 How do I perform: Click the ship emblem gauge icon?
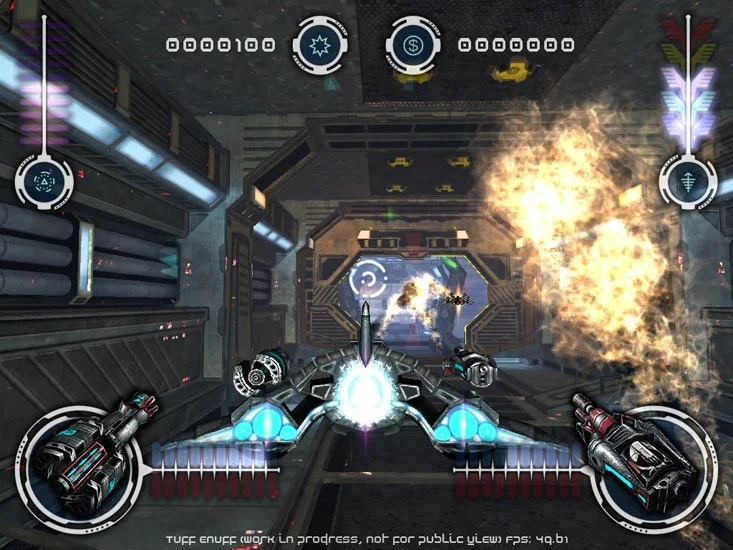click(x=686, y=183)
